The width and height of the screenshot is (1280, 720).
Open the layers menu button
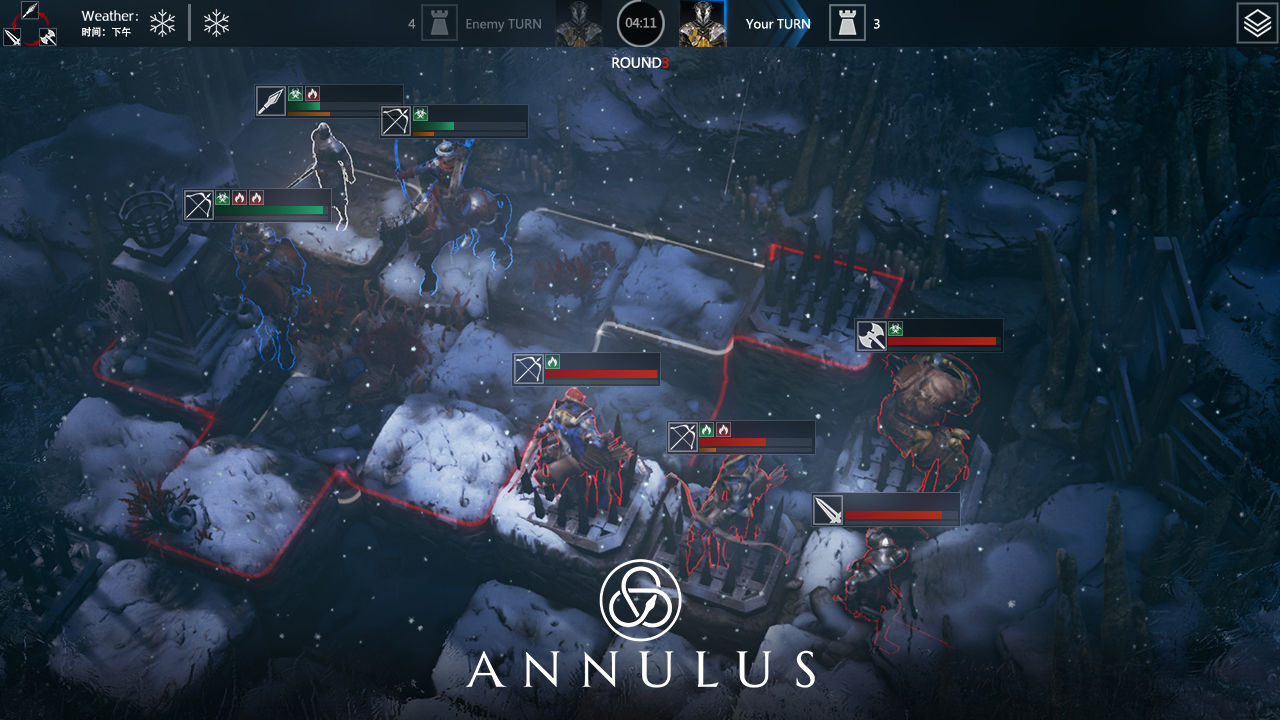[x=1257, y=23]
